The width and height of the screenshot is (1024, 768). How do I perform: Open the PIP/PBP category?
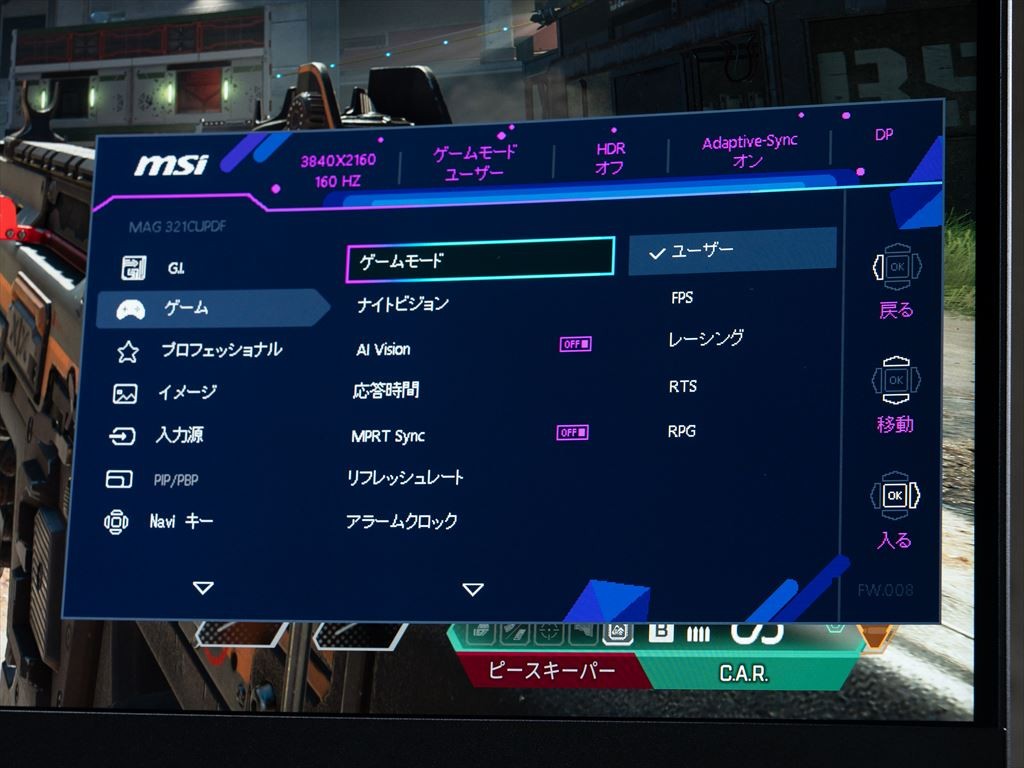tap(175, 480)
